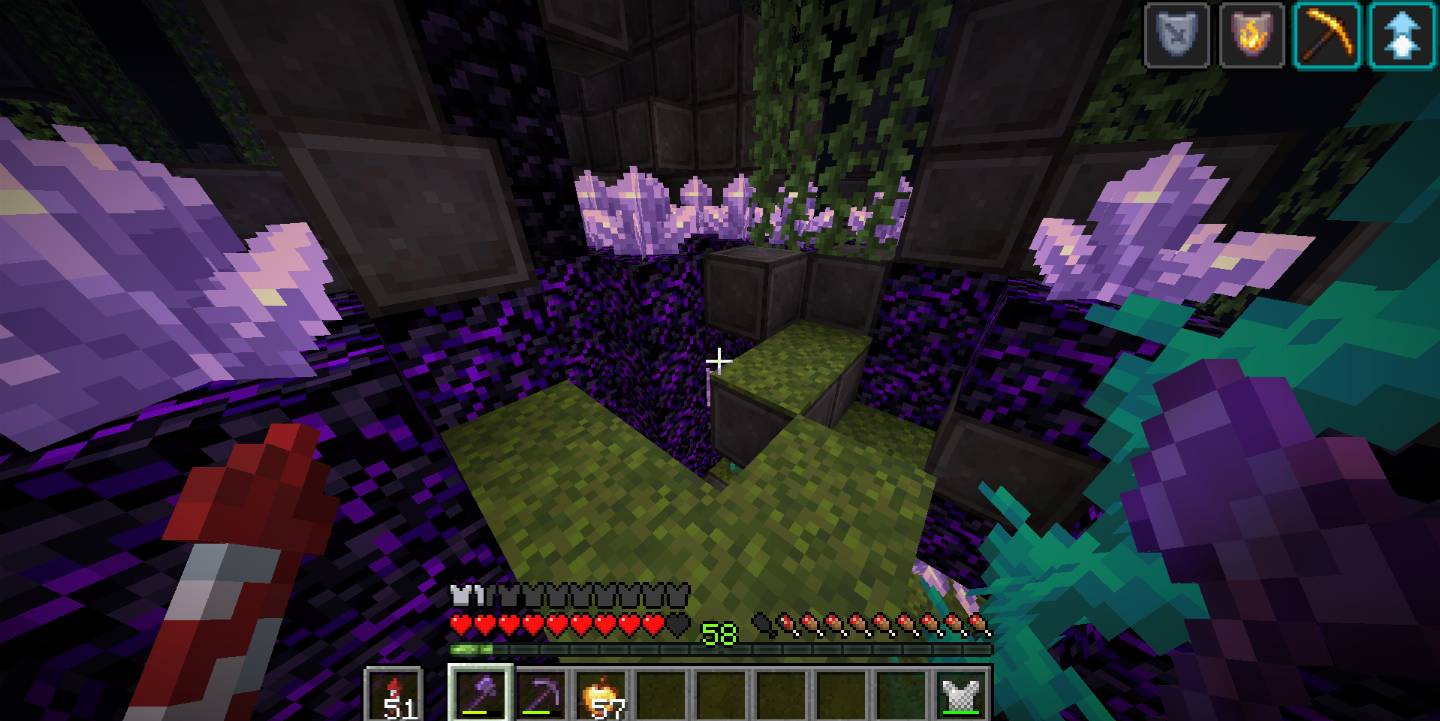This screenshot has height=721, width=1440.
Task: Click the Haste golden pickaxe icon
Action: pyautogui.click(x=1327, y=35)
